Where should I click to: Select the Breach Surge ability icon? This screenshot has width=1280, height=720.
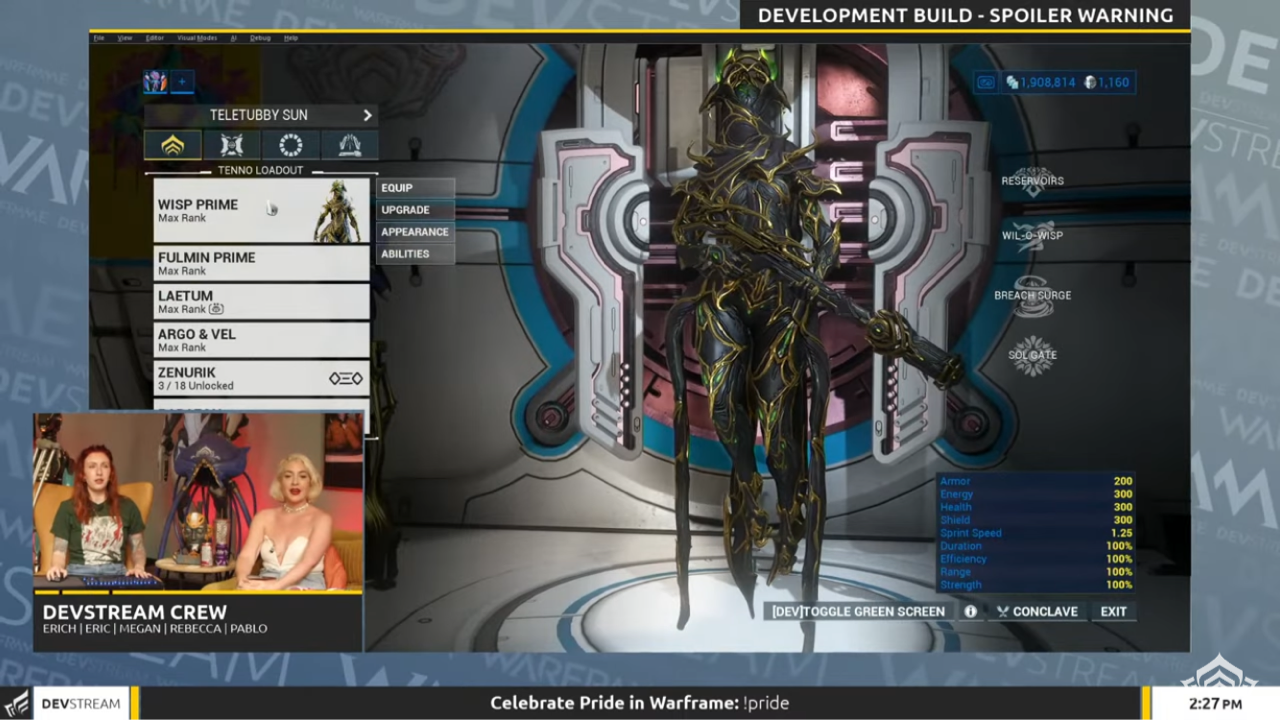coord(1032,295)
